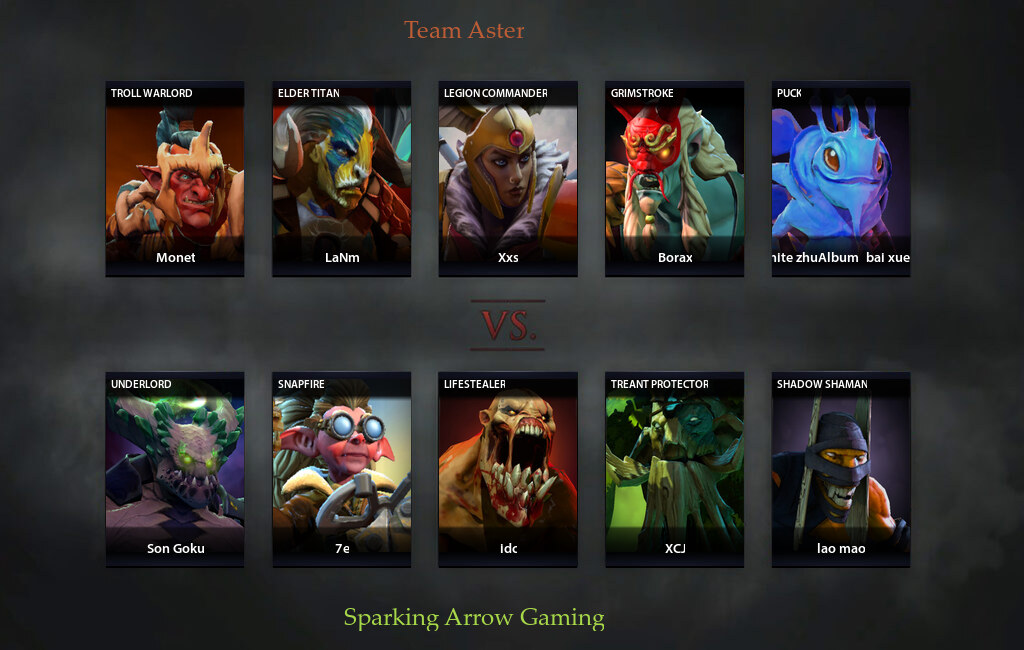
Task: Choose XCJ's Treant Protector card
Action: point(675,469)
